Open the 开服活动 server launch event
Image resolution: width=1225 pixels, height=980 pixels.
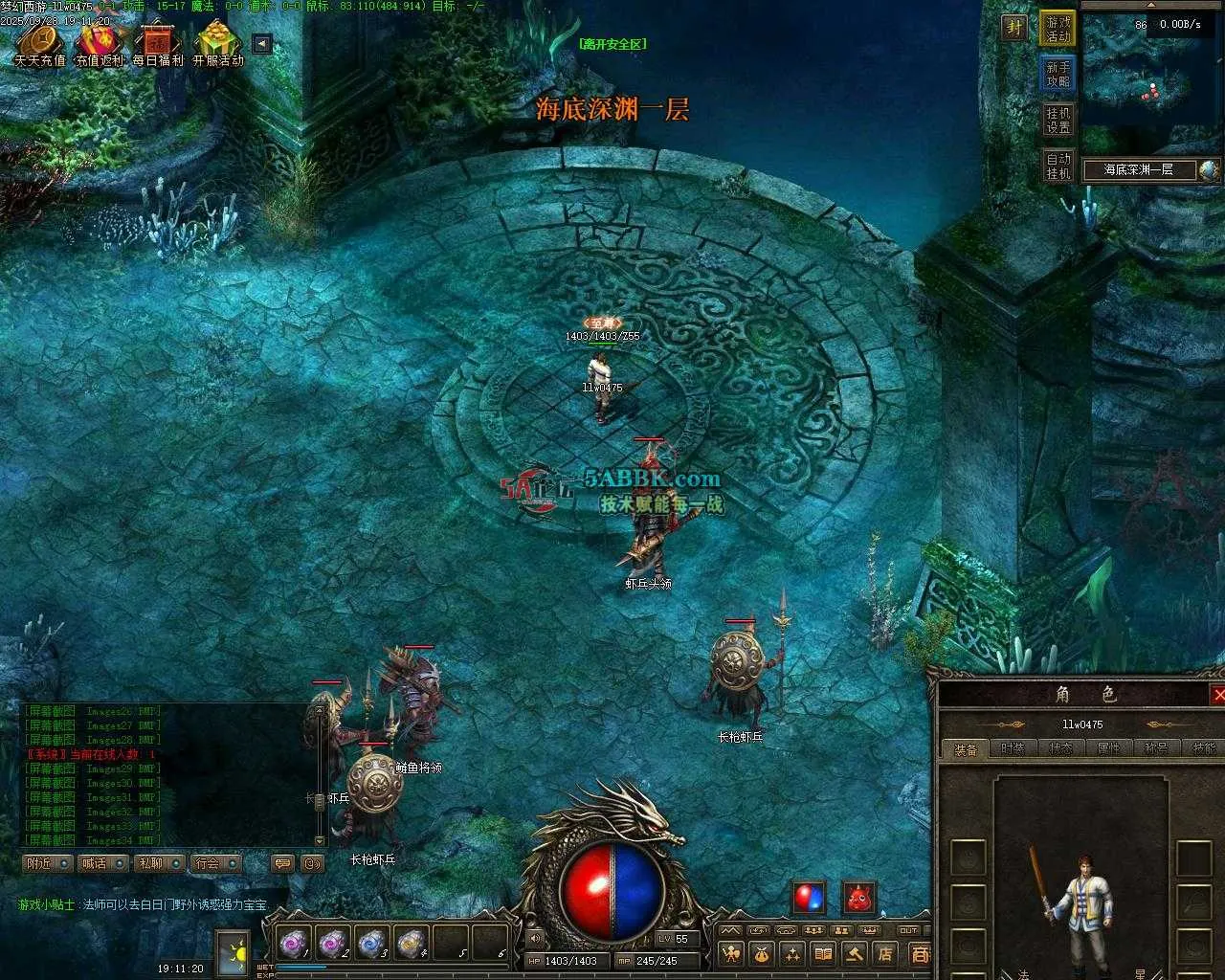(x=218, y=45)
